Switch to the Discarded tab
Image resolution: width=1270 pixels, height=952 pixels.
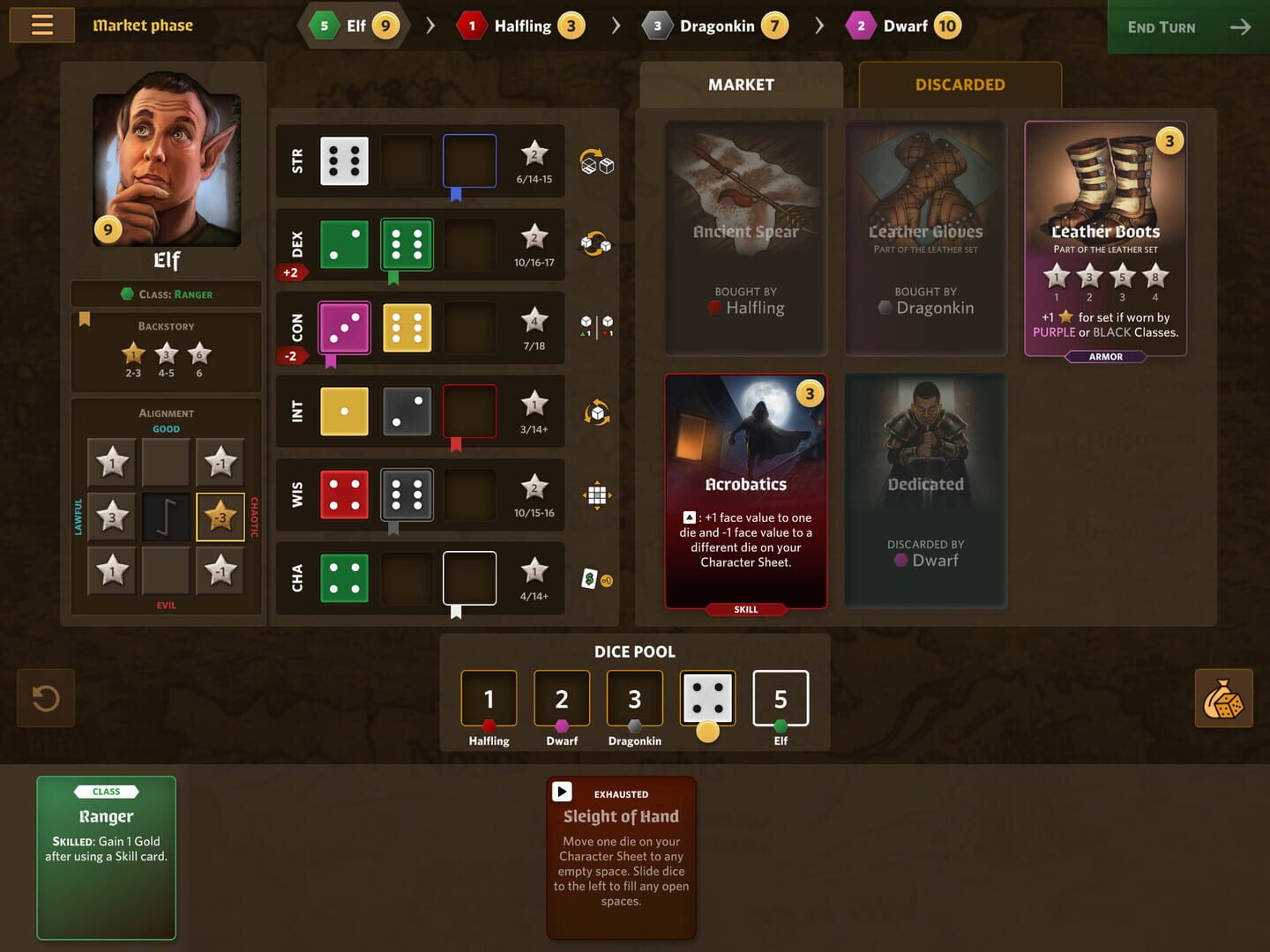click(960, 85)
